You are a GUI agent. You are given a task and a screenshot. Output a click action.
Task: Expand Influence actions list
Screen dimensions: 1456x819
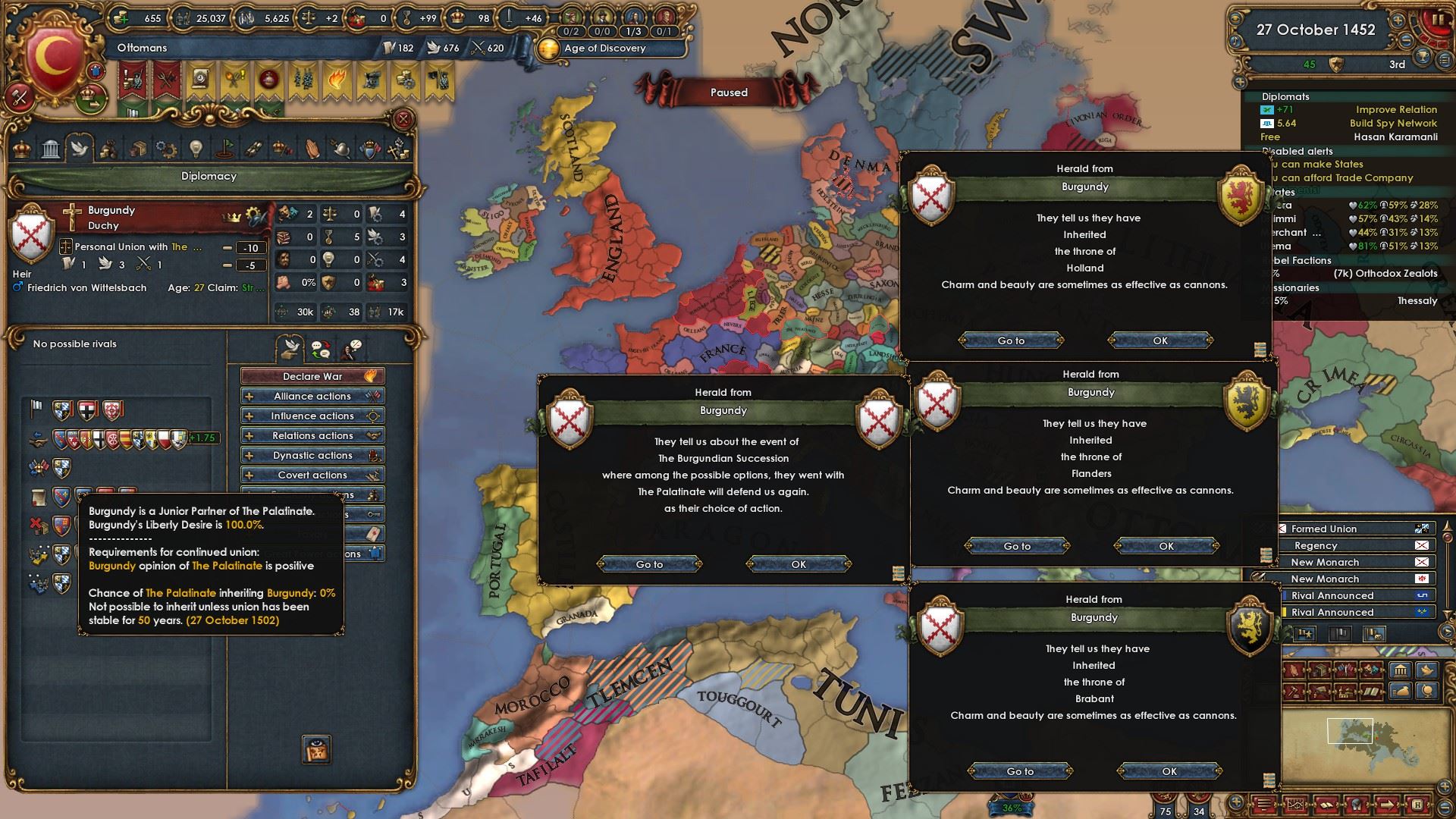point(312,416)
